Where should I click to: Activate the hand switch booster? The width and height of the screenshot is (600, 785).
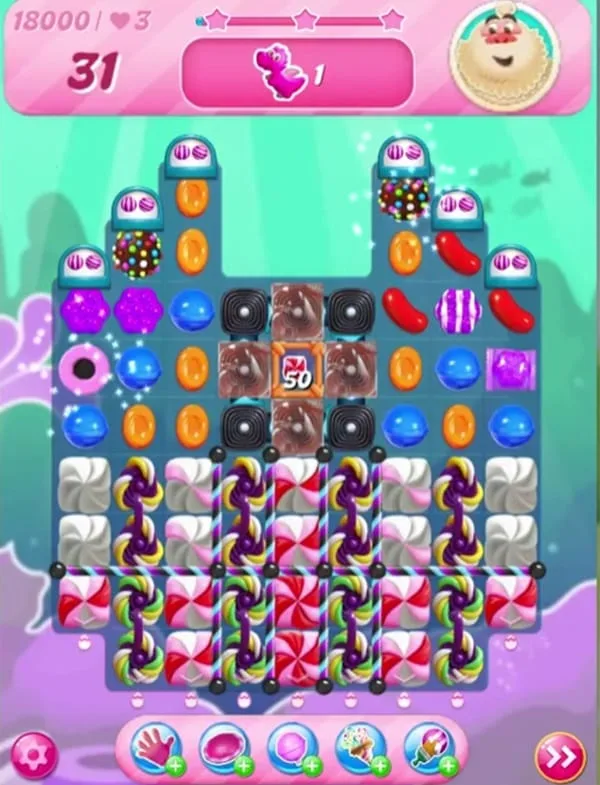pyautogui.click(x=155, y=750)
